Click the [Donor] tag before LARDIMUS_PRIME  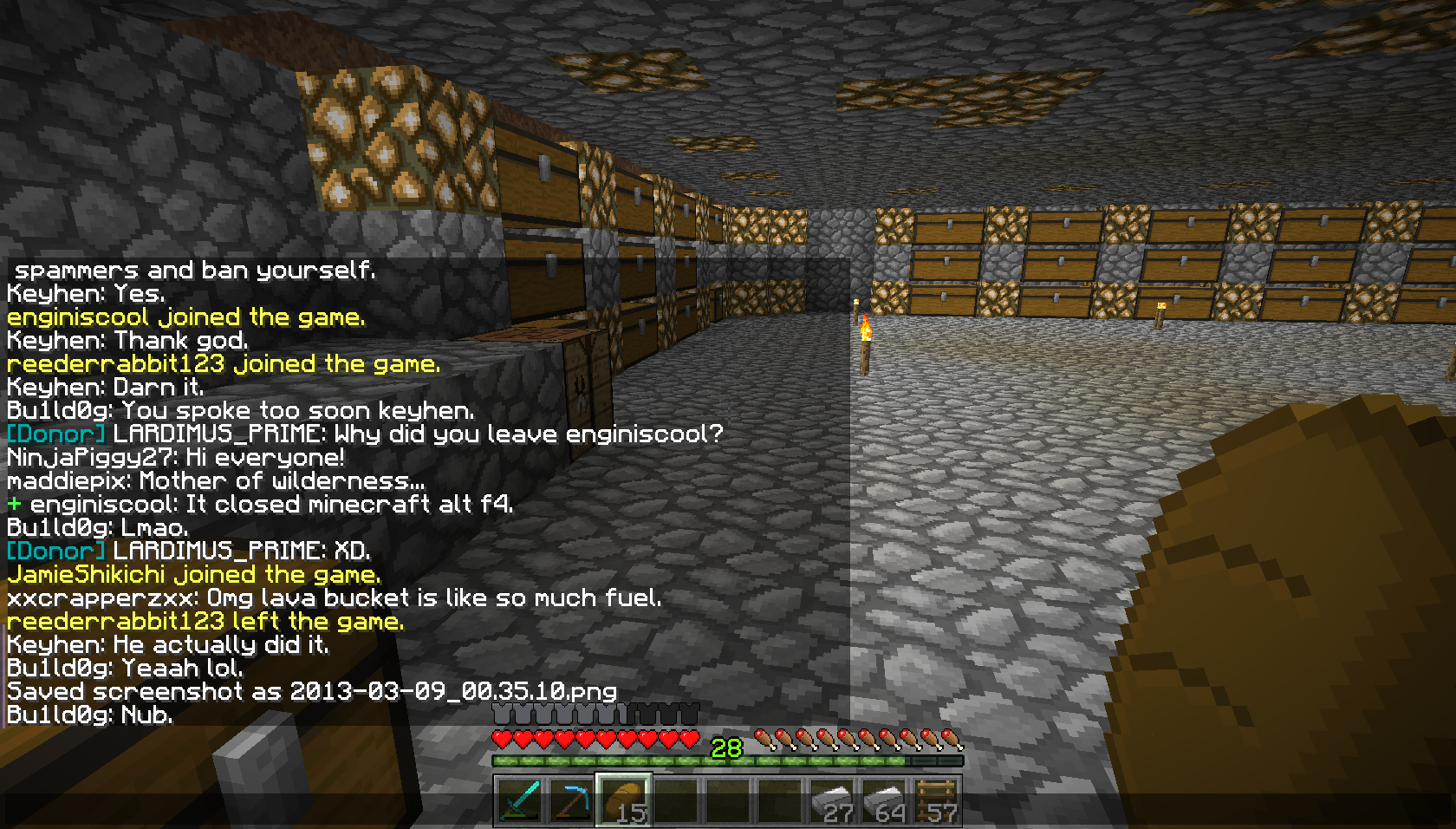point(54,434)
